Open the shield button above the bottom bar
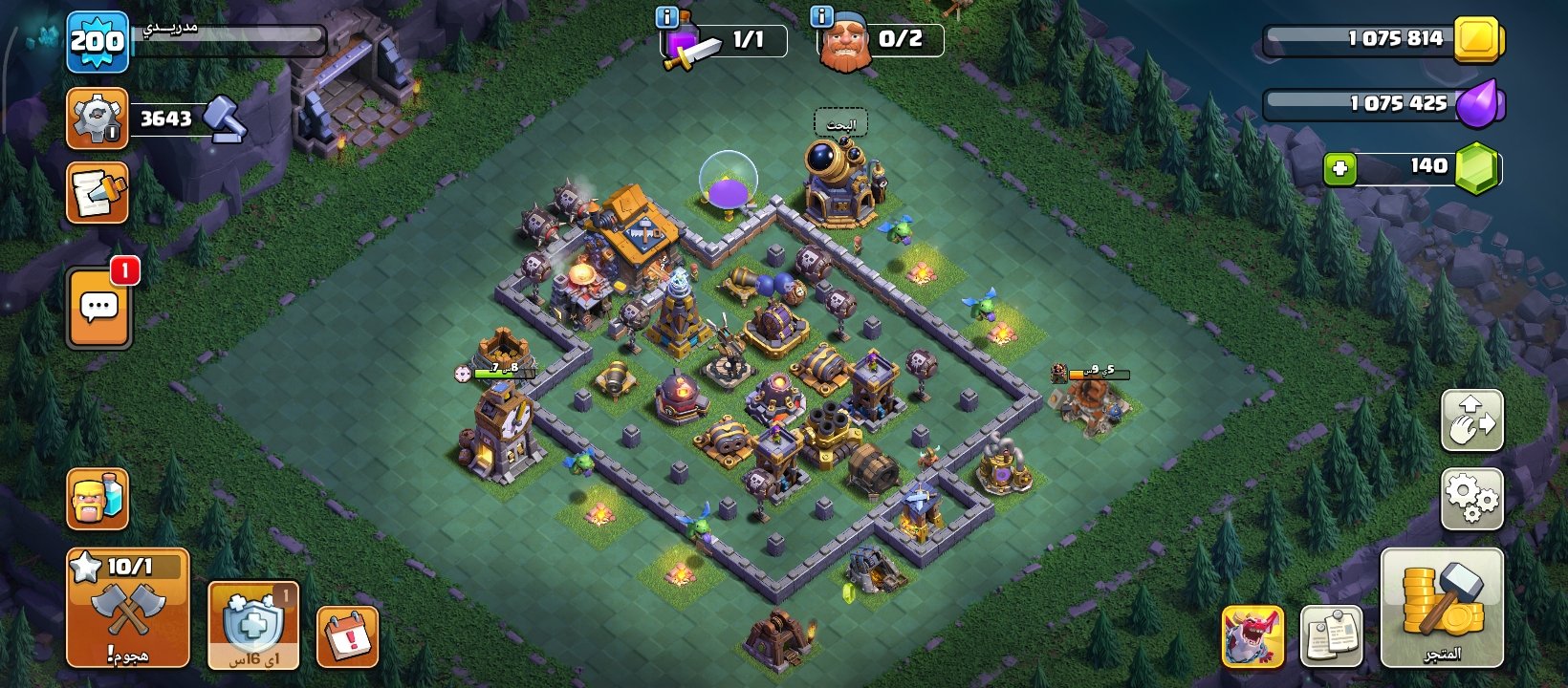Image resolution: width=1568 pixels, height=688 pixels. 253,625
